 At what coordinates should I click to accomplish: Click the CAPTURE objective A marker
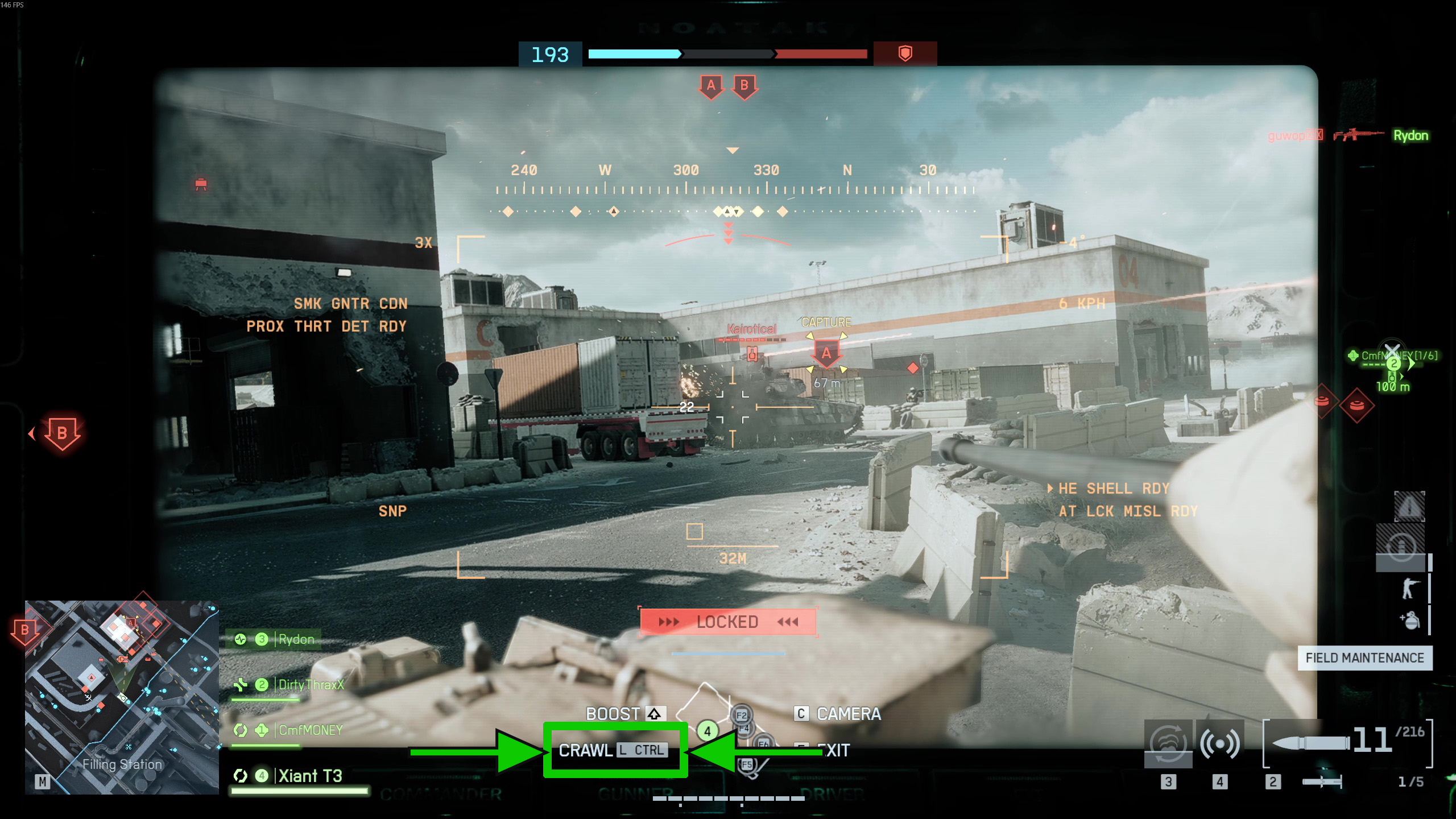click(x=826, y=354)
